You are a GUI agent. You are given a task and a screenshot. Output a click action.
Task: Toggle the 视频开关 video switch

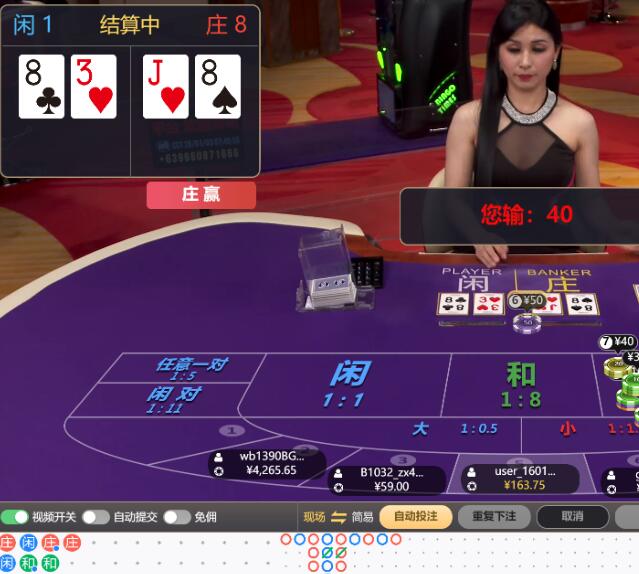15,517
